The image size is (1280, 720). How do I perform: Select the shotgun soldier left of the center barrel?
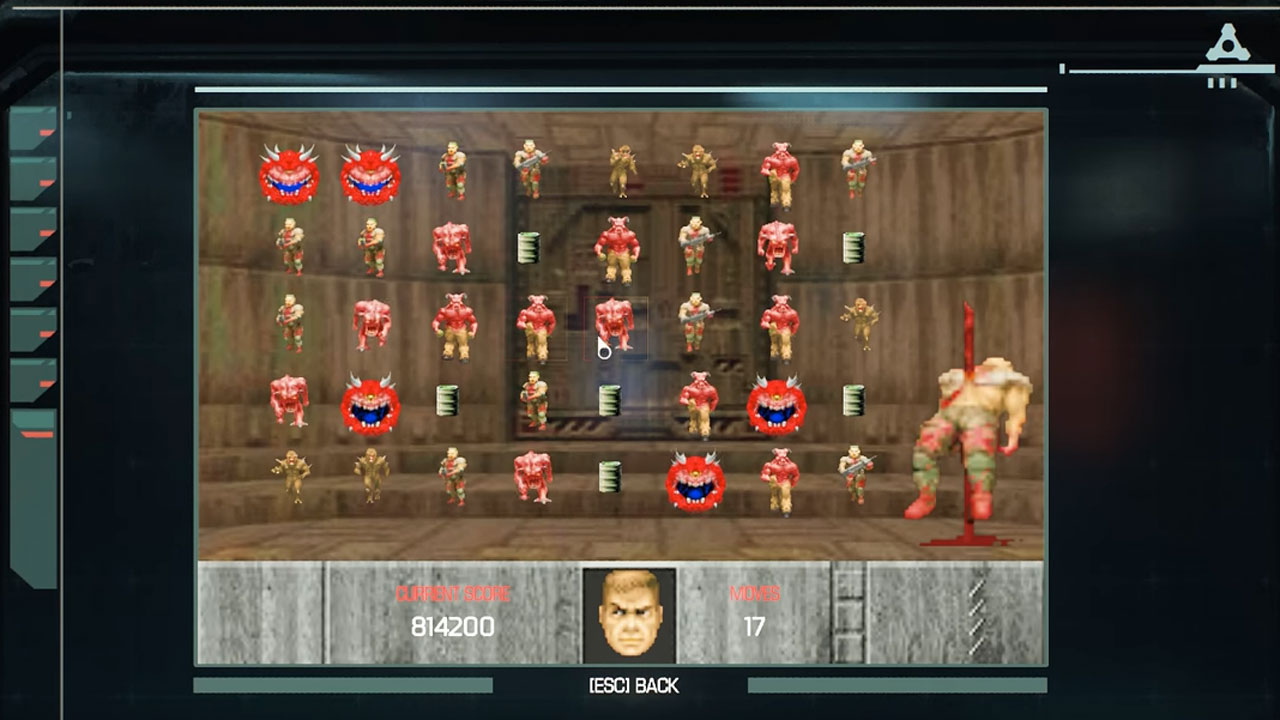point(534,400)
